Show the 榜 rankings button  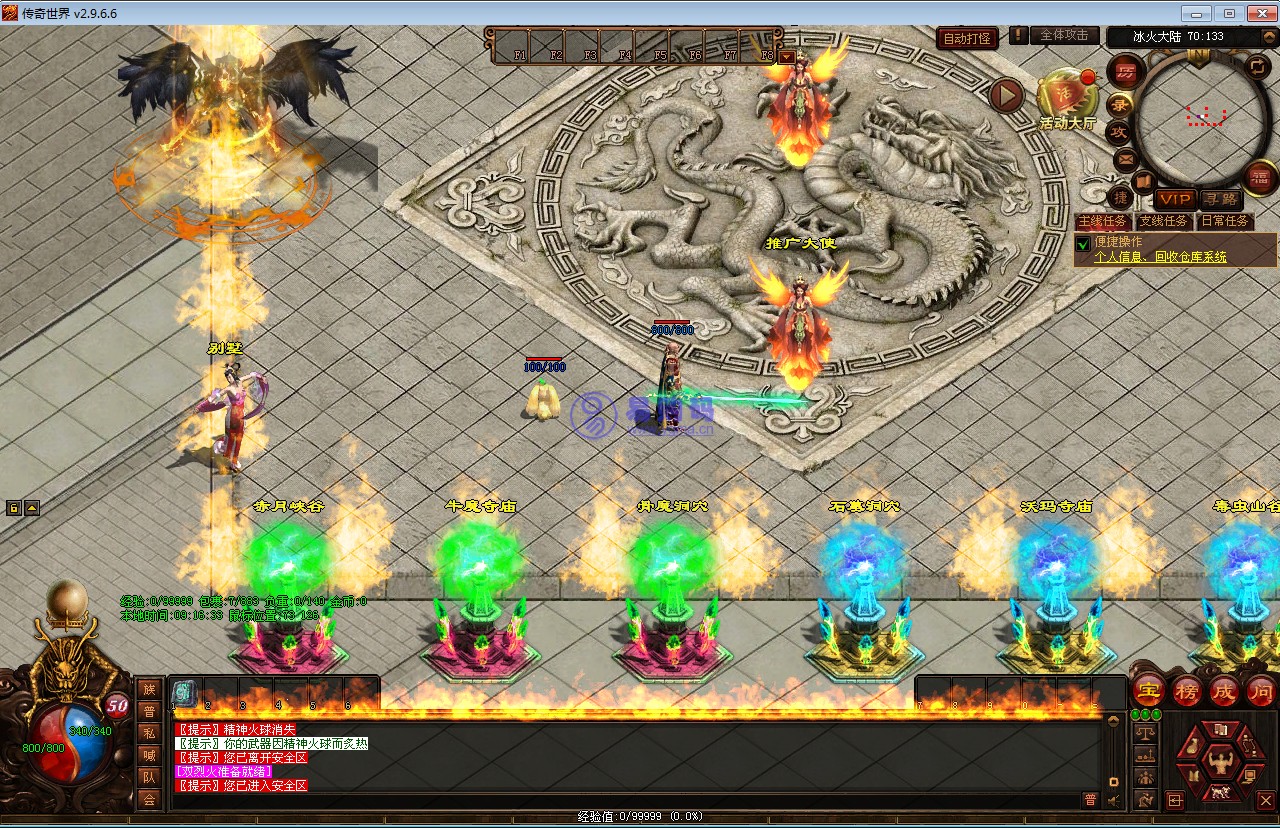click(x=1187, y=690)
